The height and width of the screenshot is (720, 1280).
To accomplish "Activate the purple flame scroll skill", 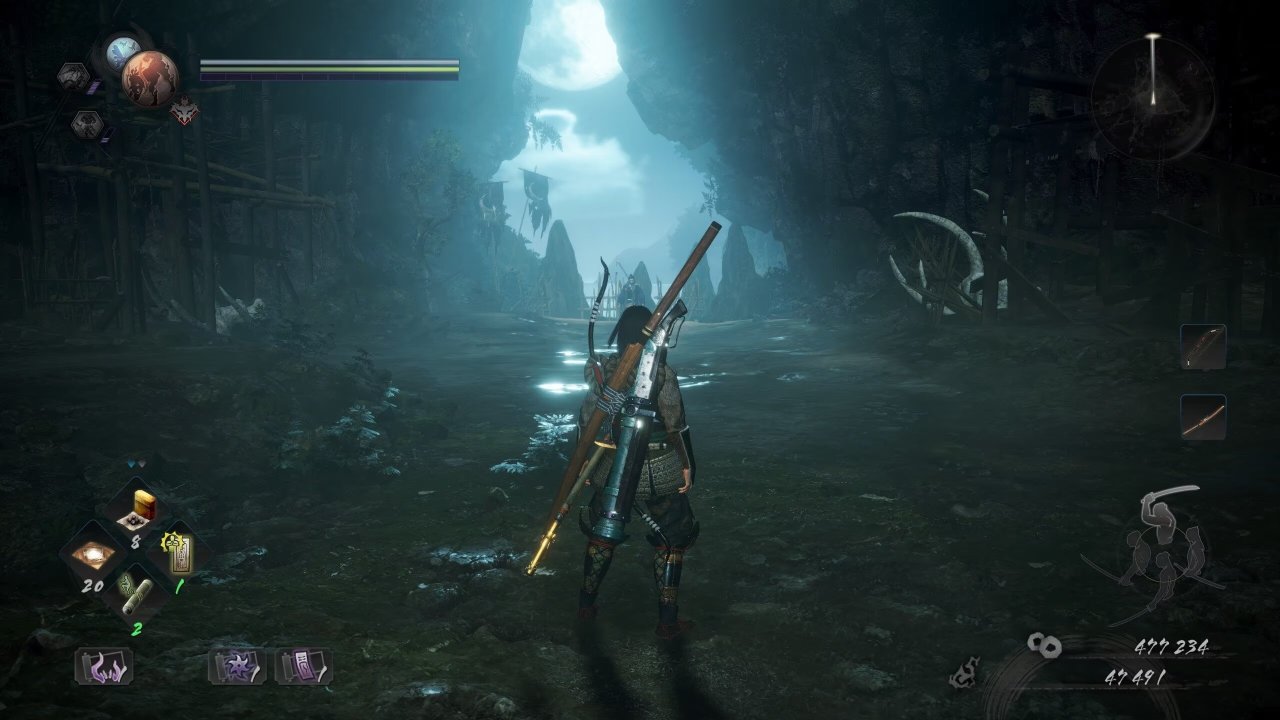I will (x=103, y=666).
